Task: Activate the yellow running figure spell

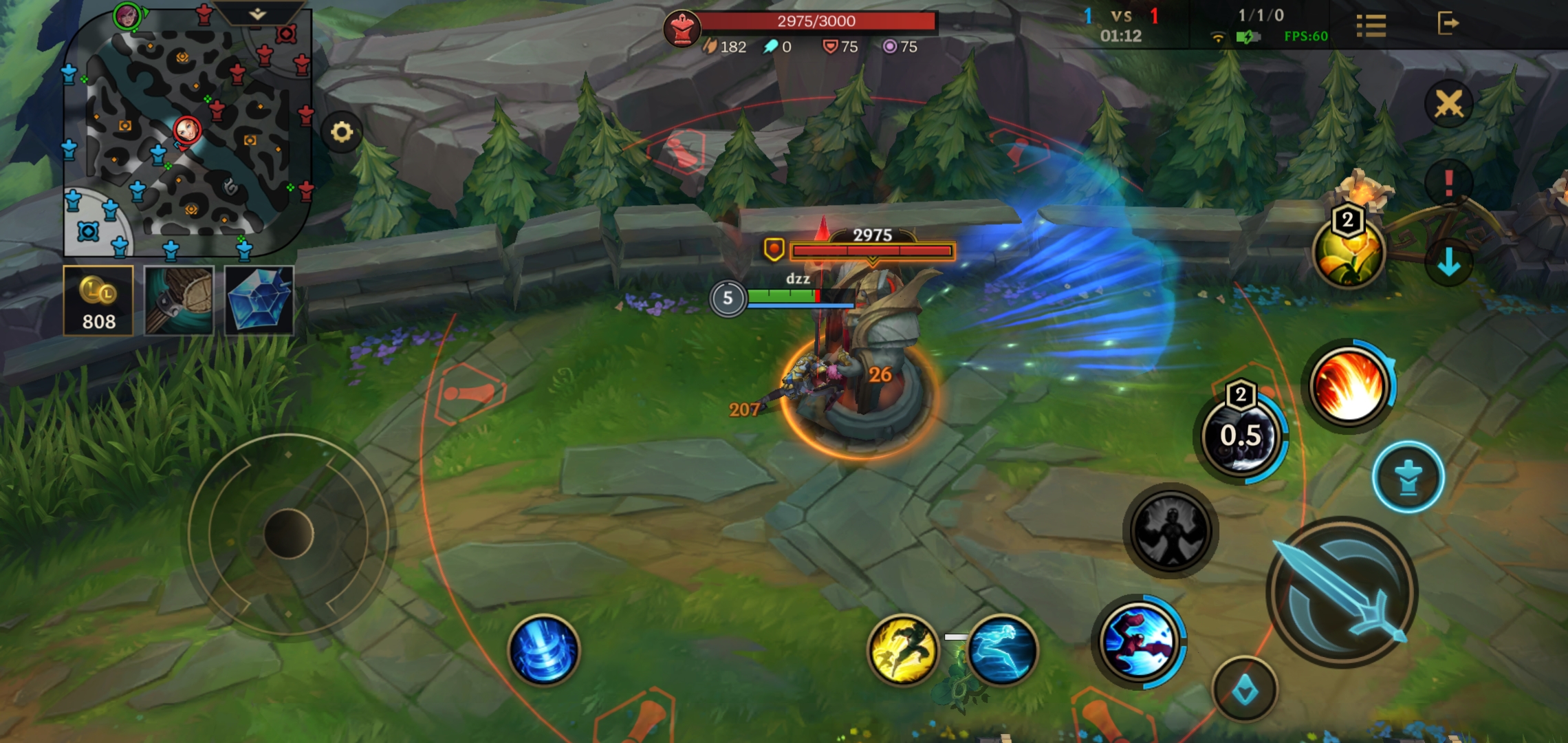Action: (902, 649)
